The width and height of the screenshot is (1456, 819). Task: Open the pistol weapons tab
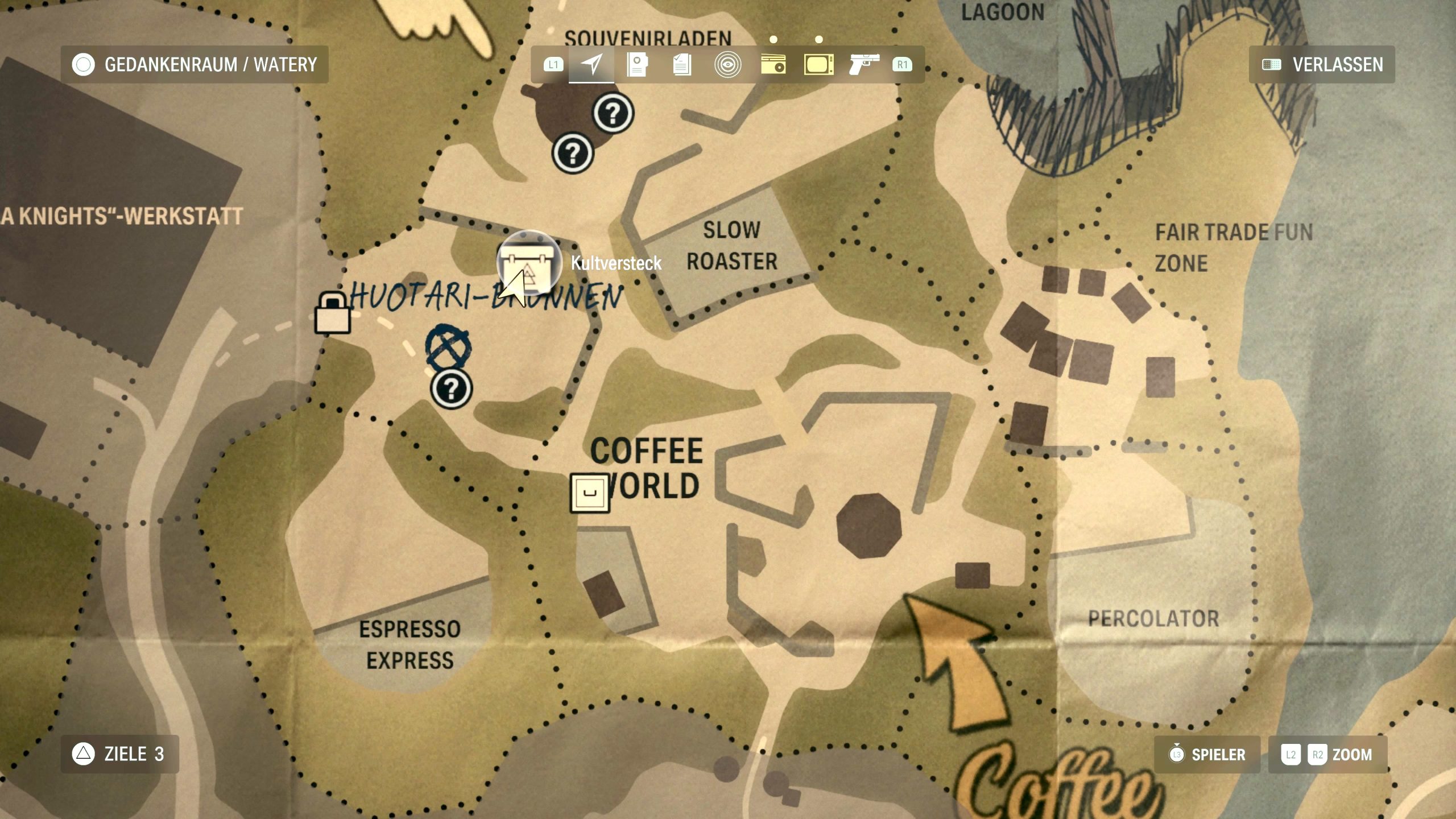(864, 64)
